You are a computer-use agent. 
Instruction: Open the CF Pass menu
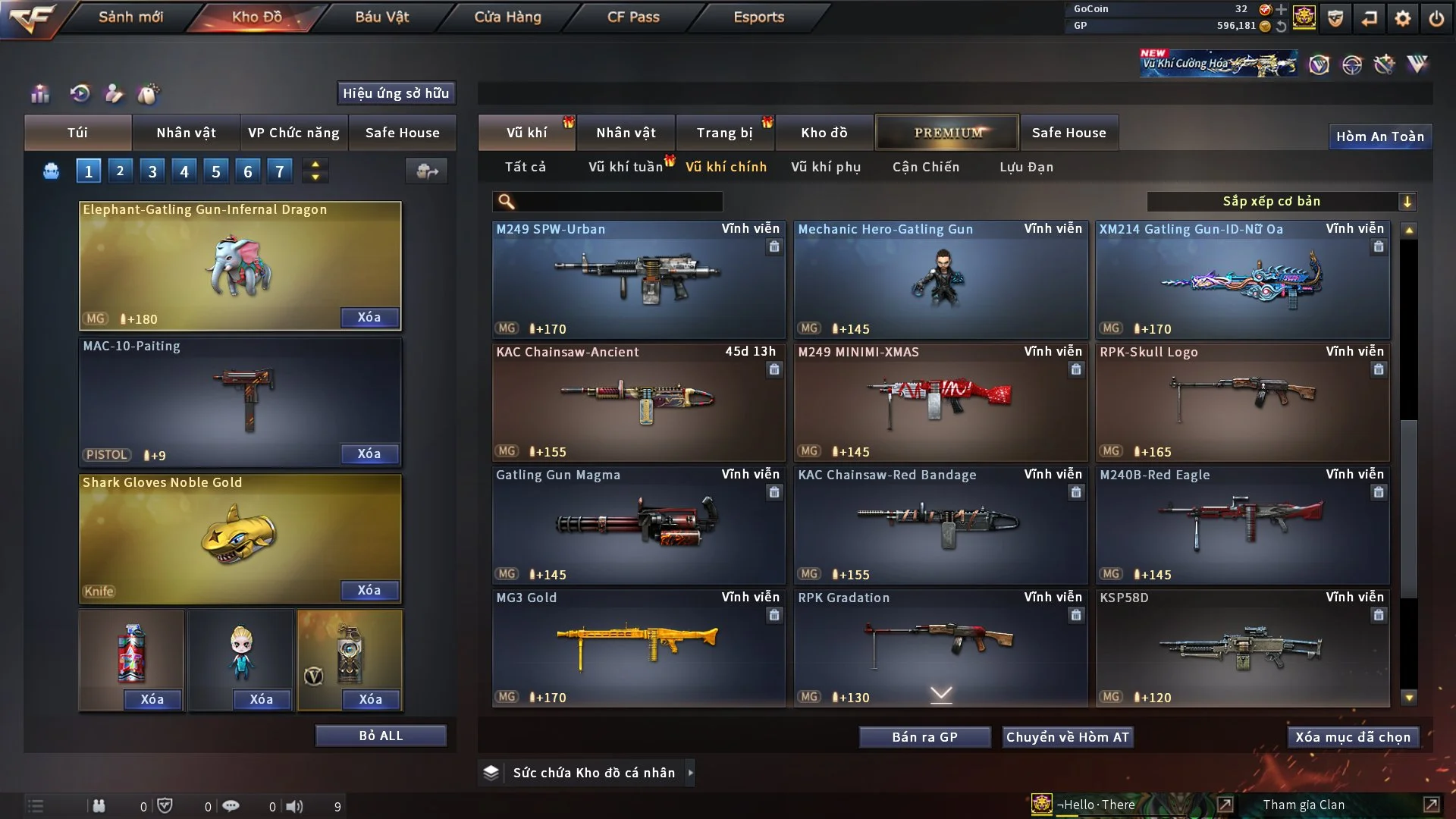pyautogui.click(x=633, y=17)
